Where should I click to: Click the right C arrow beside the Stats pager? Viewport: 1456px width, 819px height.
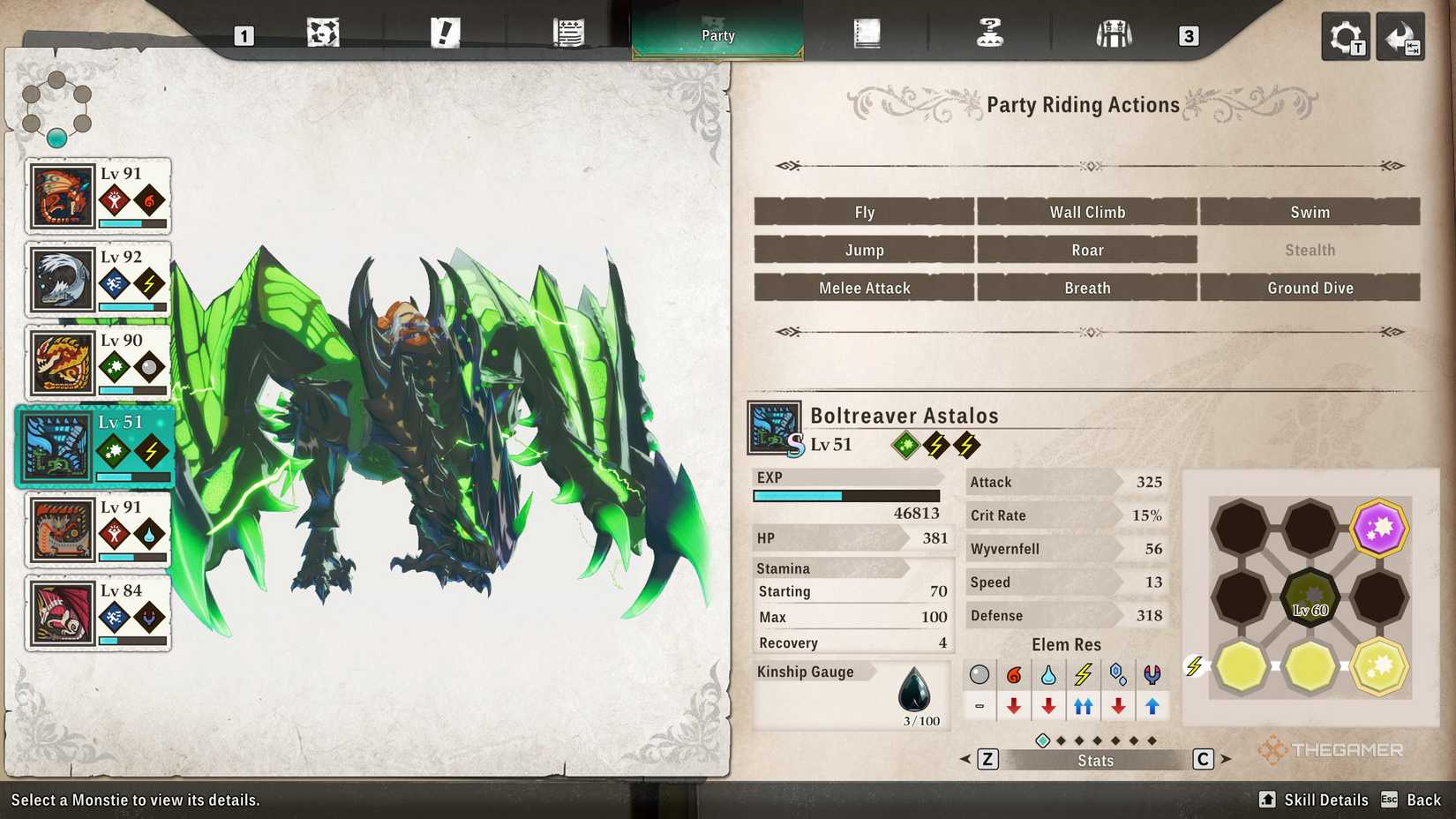click(1203, 758)
